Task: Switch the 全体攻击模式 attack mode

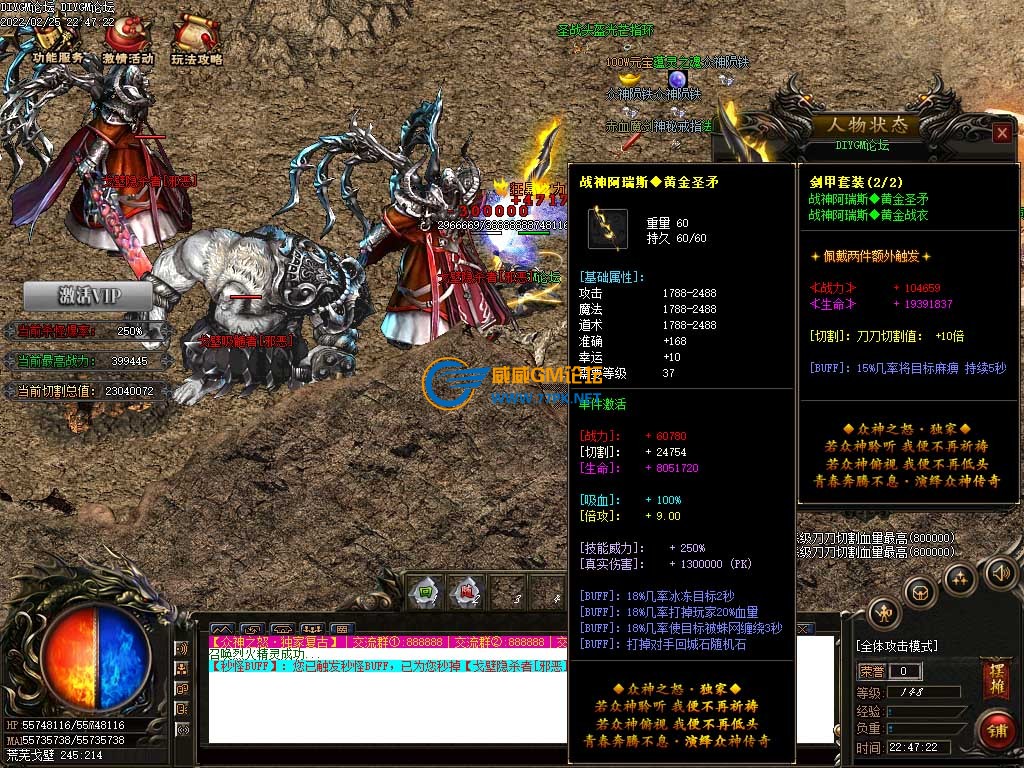Action: click(895, 646)
